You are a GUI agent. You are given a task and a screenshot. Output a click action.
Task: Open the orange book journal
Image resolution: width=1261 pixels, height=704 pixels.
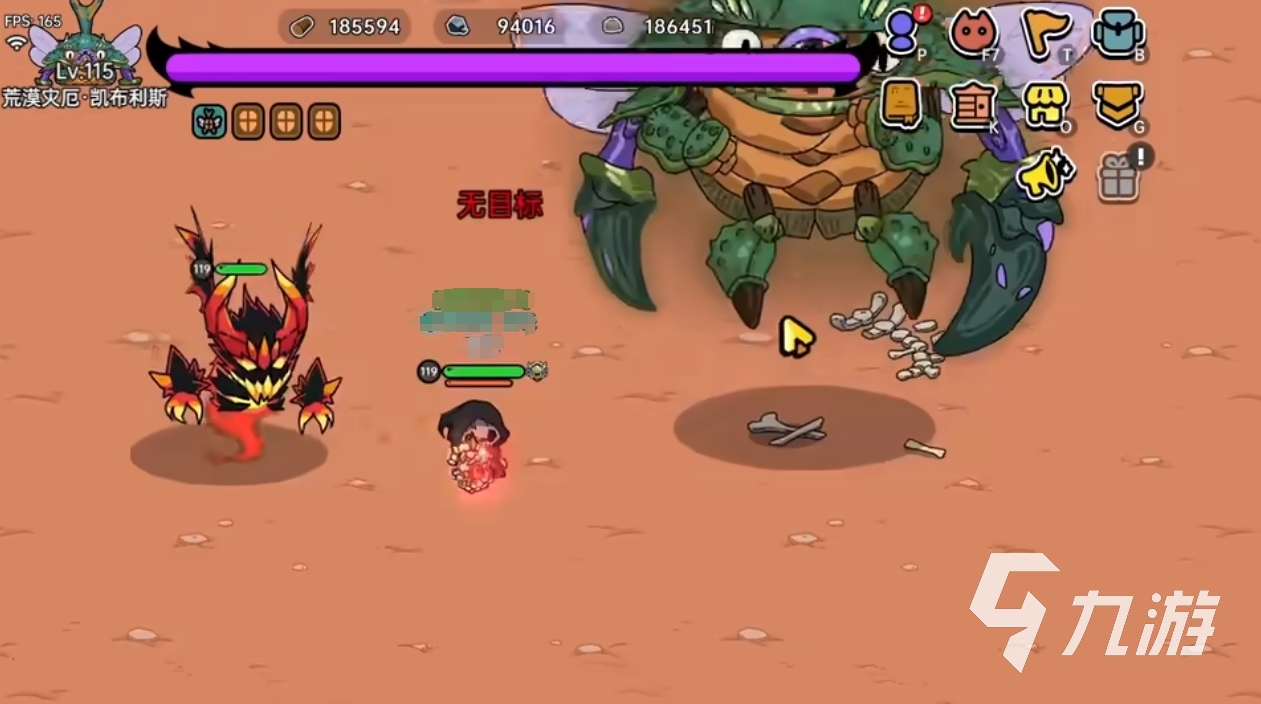900,104
